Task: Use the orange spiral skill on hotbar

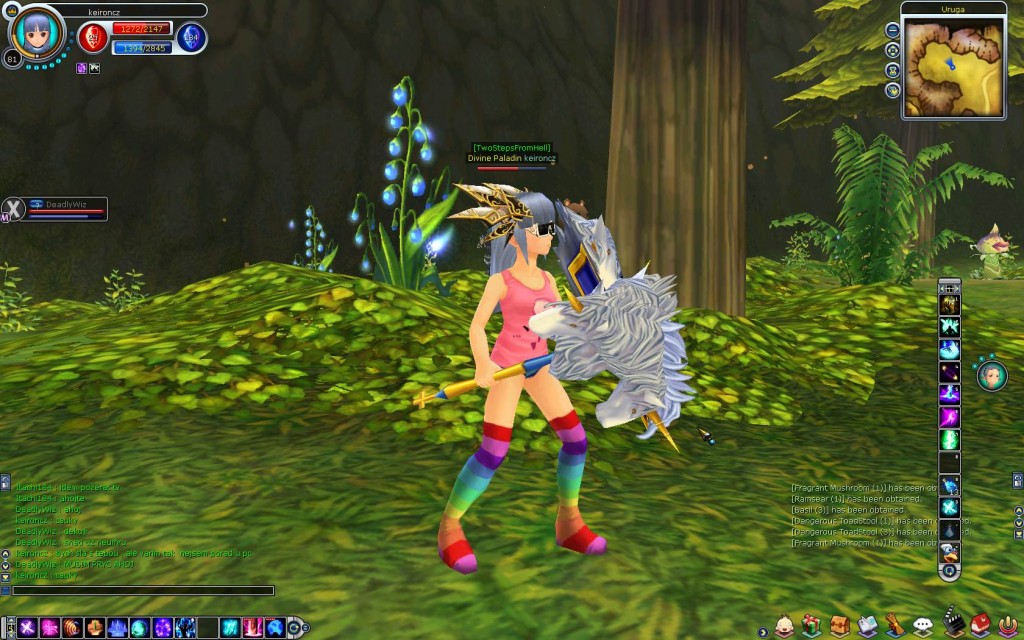Action: pyautogui.click(x=72, y=627)
